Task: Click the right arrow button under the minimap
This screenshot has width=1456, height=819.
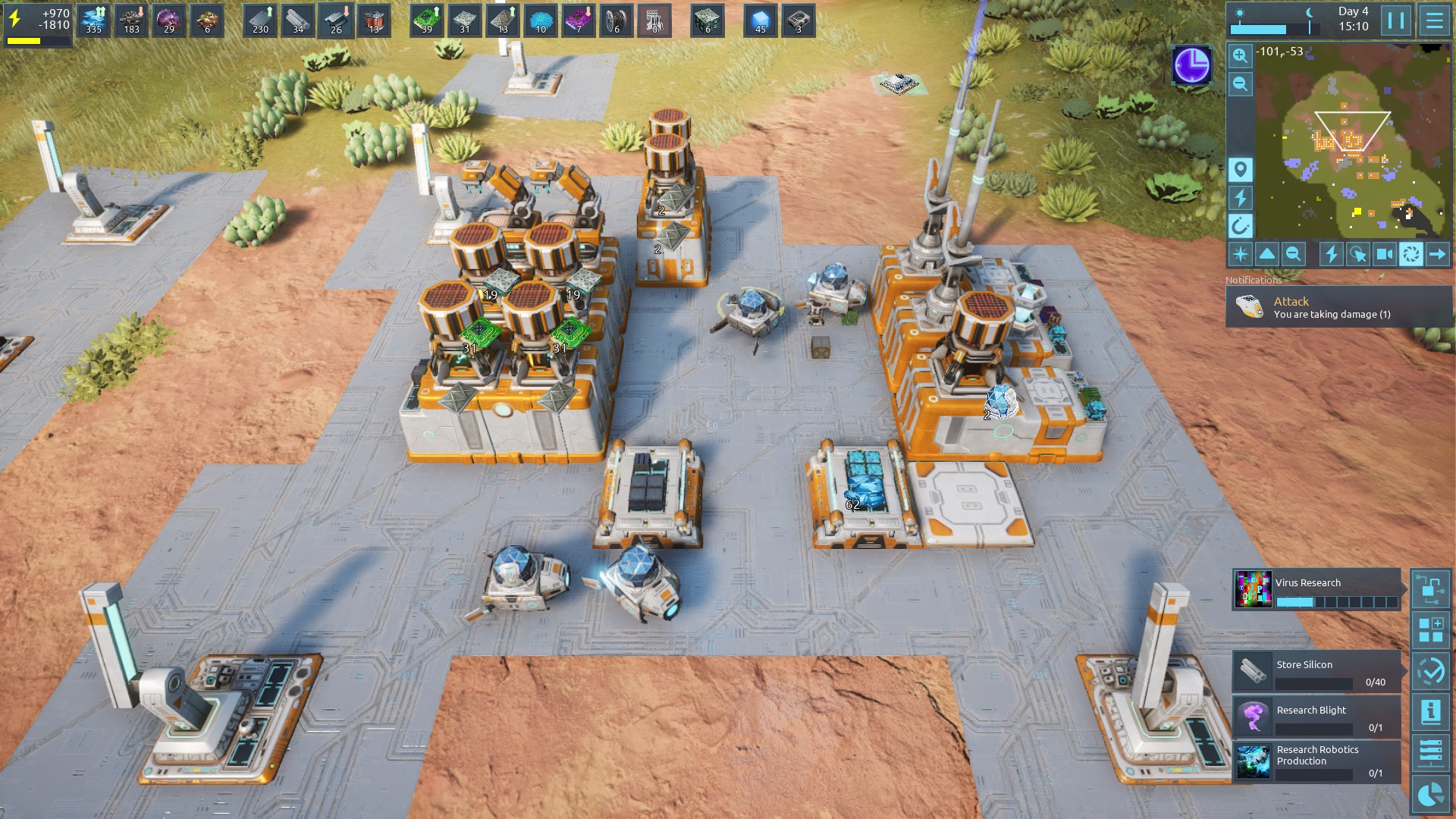Action: point(1437,255)
